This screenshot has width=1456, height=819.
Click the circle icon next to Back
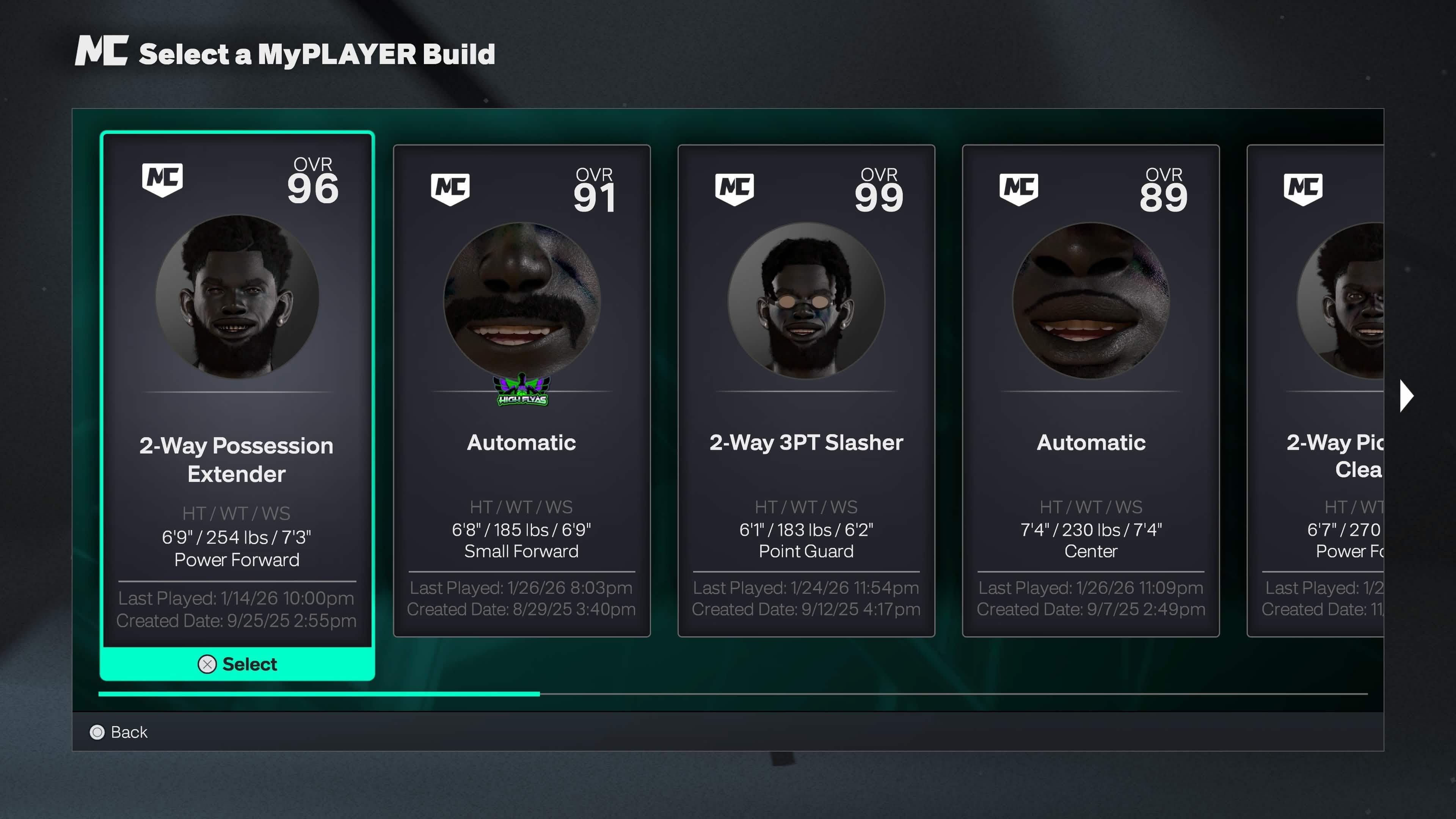(x=97, y=733)
